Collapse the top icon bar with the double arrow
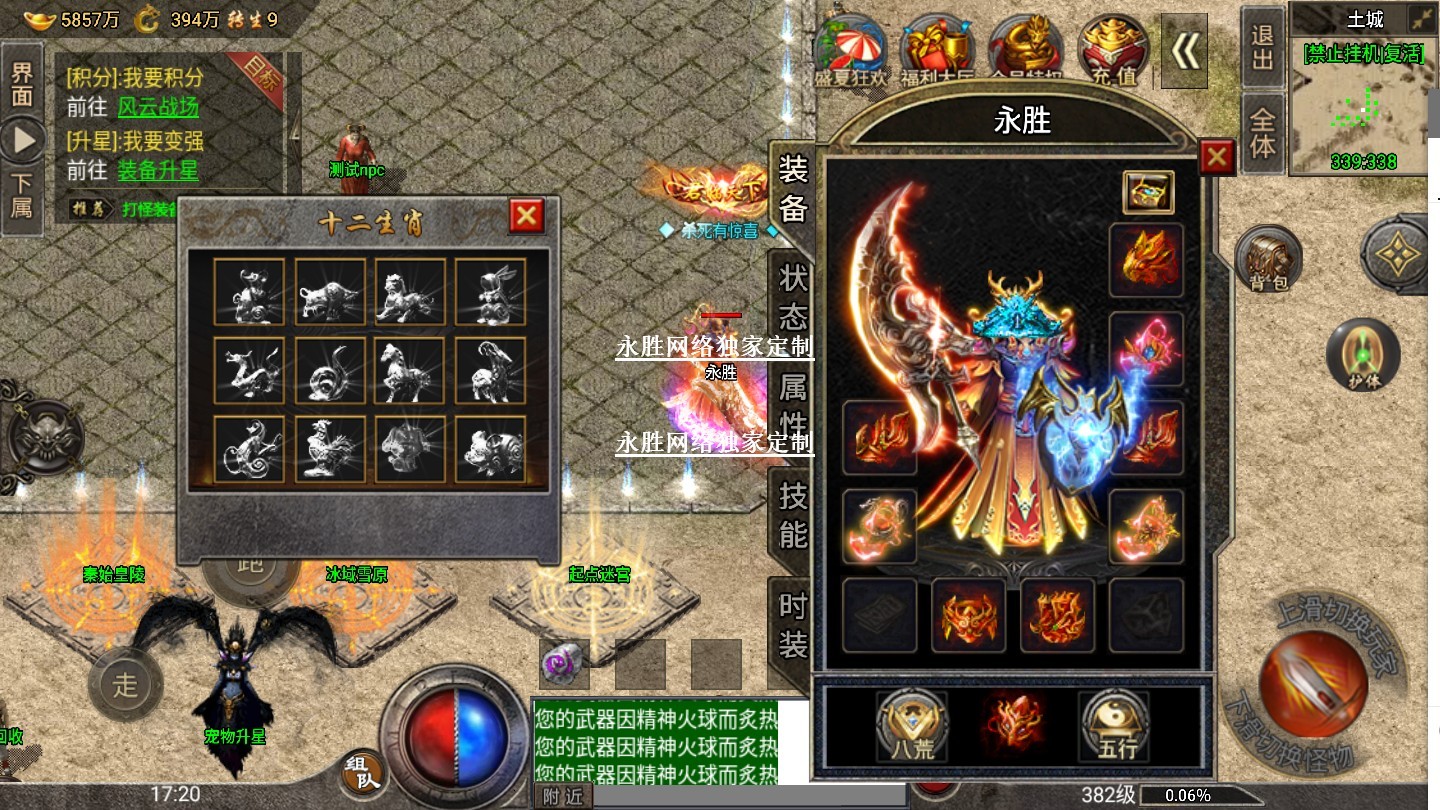Image resolution: width=1440 pixels, height=810 pixels. pos(1186,50)
